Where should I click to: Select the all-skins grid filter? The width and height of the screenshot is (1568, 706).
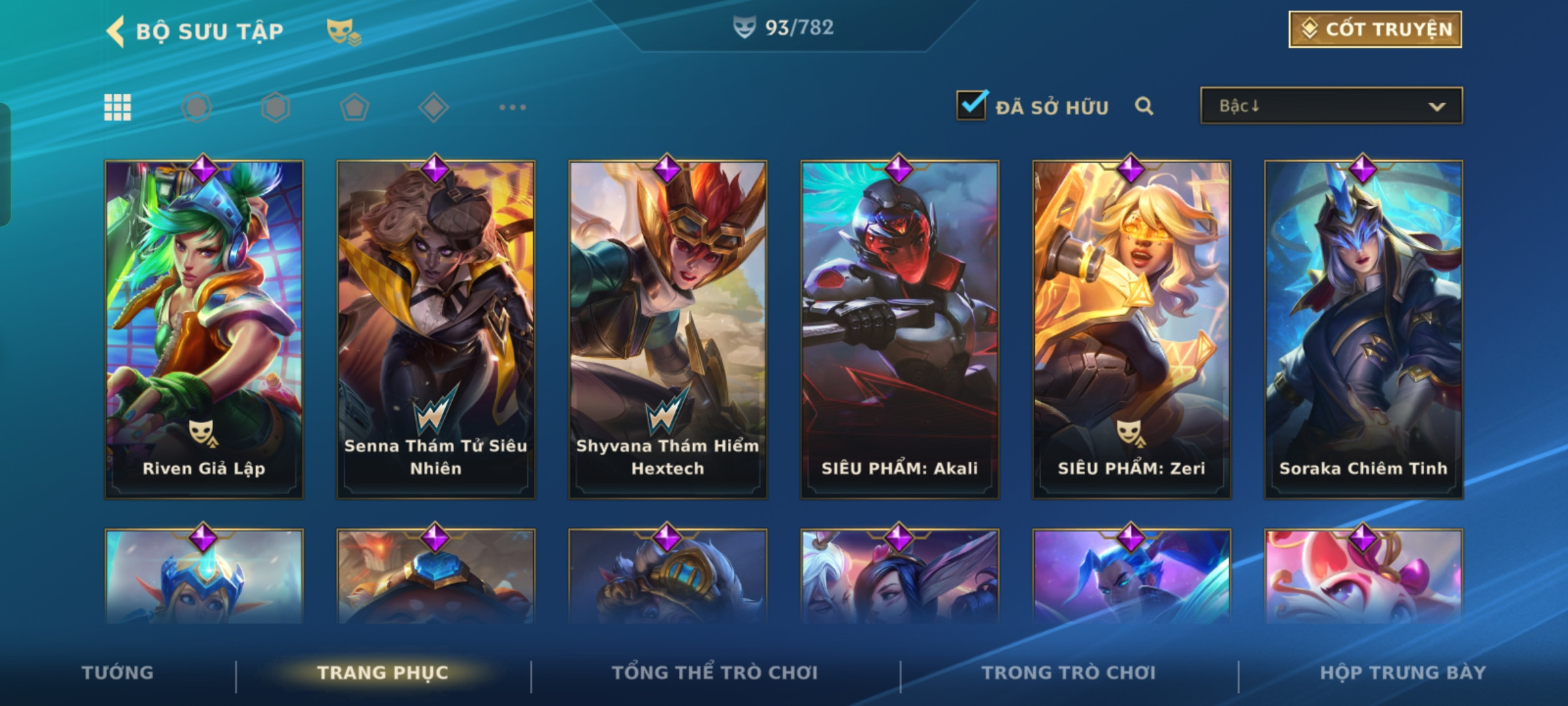(118, 107)
